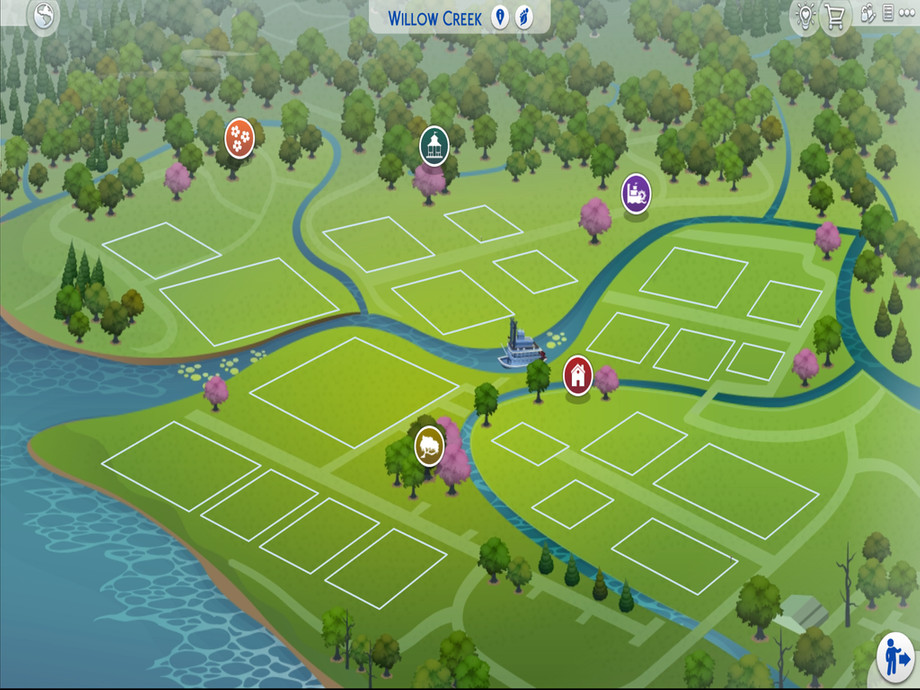
Task: Show Willow Creek world information
Action: pyautogui.click(x=500, y=17)
